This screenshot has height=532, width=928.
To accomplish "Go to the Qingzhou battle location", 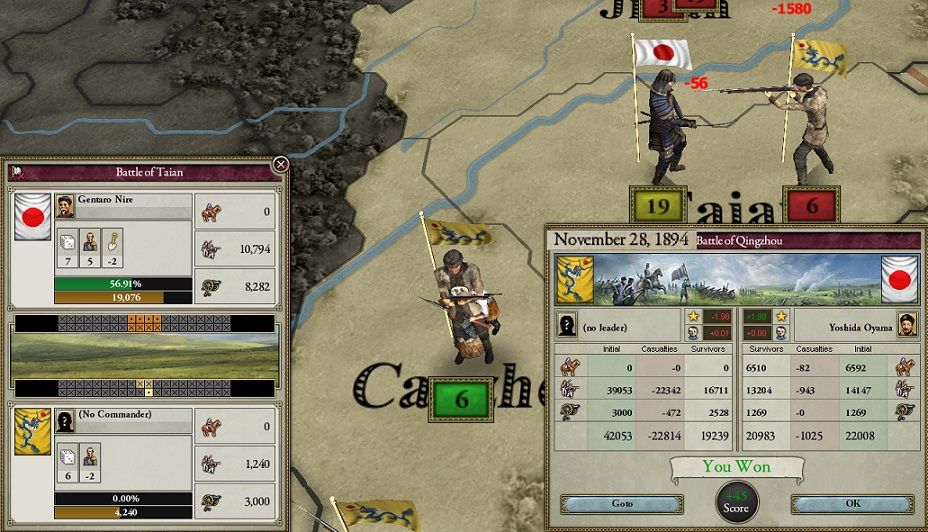I will (621, 504).
